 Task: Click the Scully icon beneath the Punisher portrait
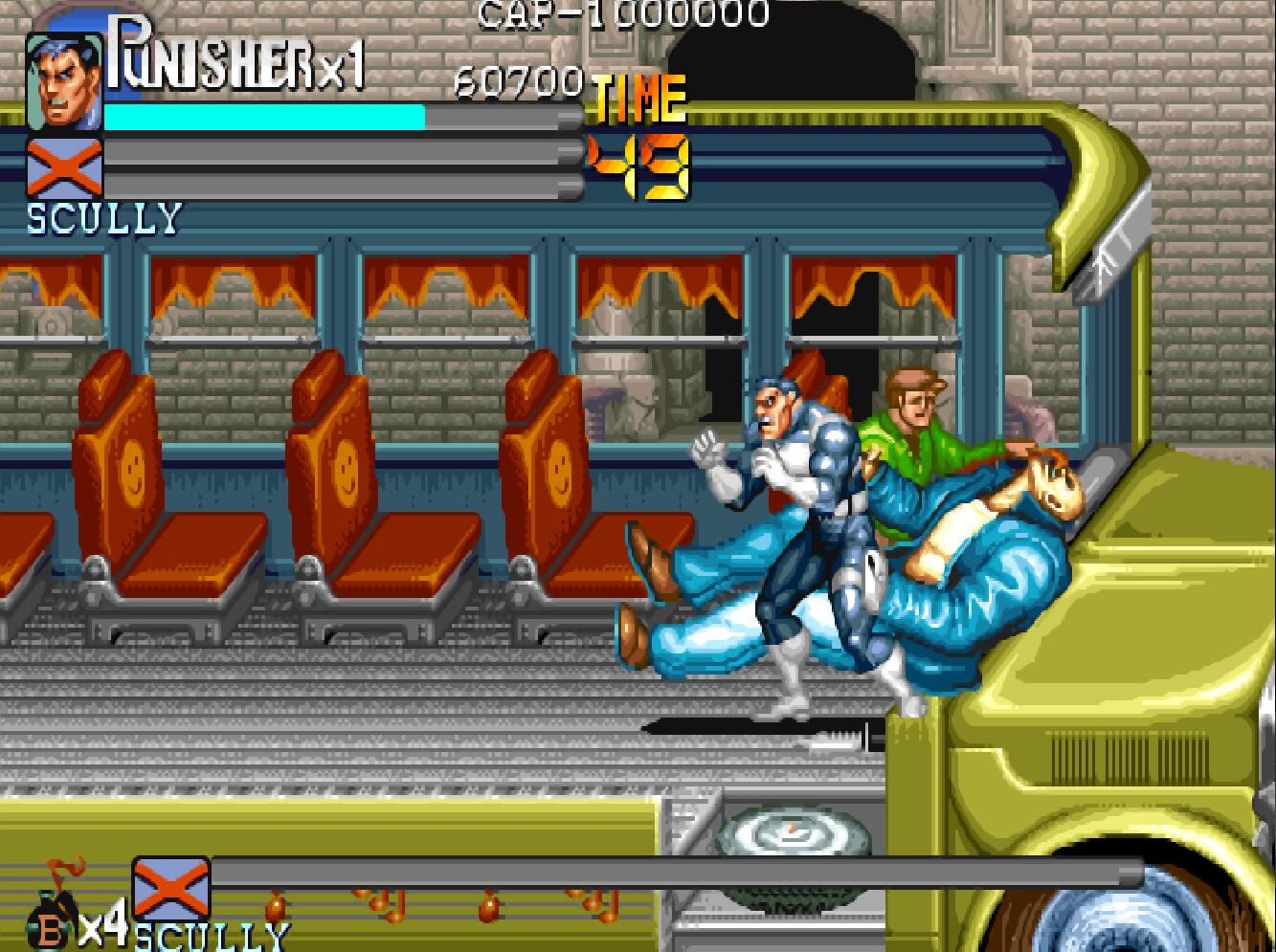point(64,167)
